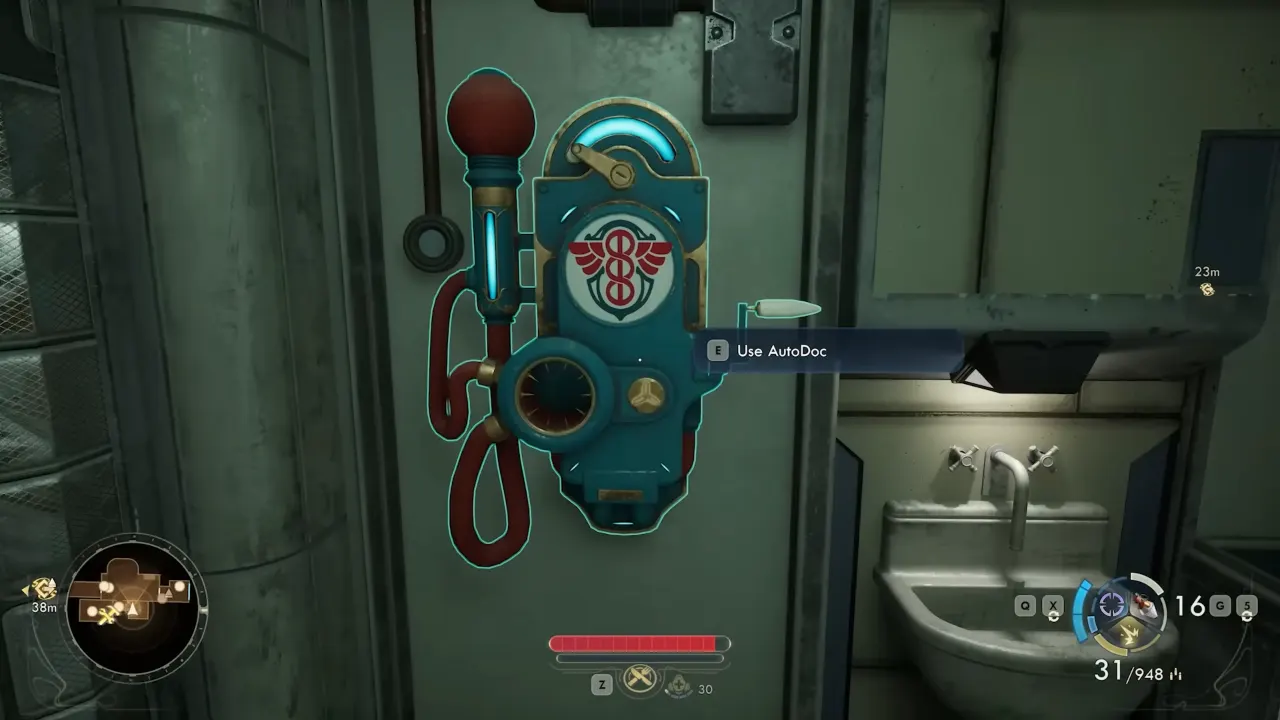This screenshot has height=720, width=1280.
Task: Click the Z key prompt under the health bar
Action: pyautogui.click(x=602, y=682)
